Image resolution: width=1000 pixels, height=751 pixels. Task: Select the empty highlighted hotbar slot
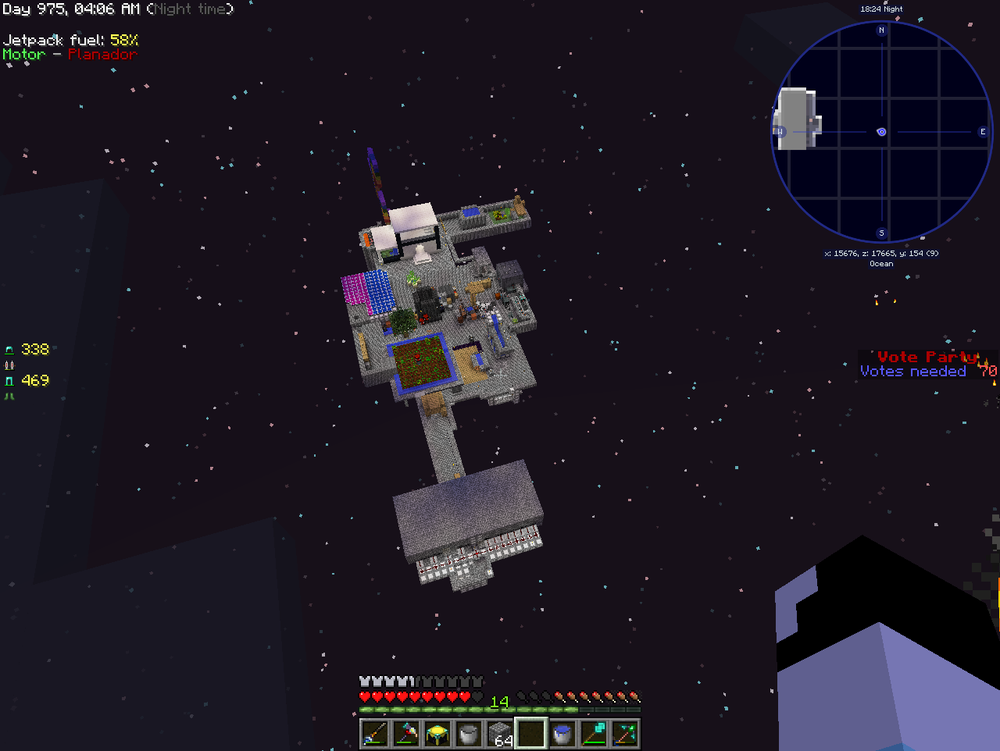pos(531,734)
